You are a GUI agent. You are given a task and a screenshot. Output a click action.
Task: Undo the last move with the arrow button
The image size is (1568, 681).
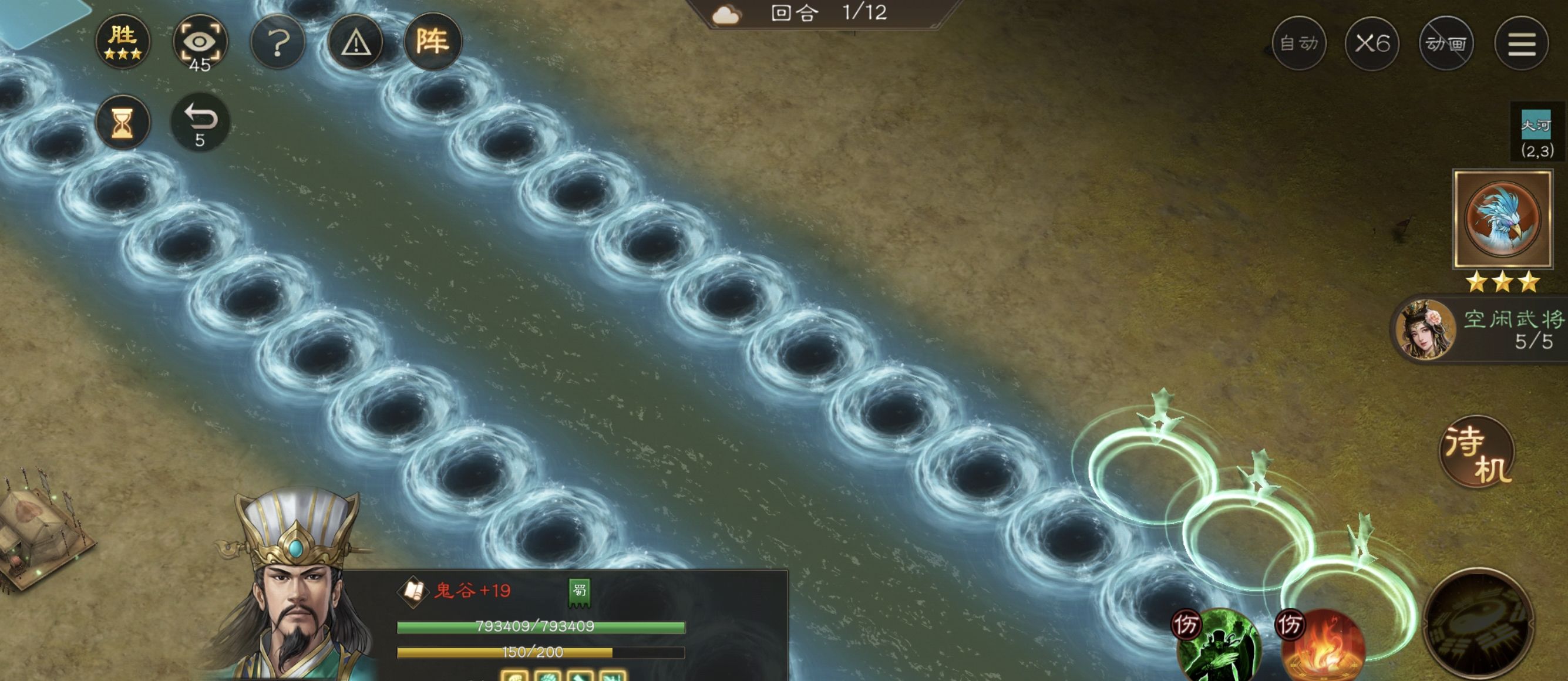[200, 123]
